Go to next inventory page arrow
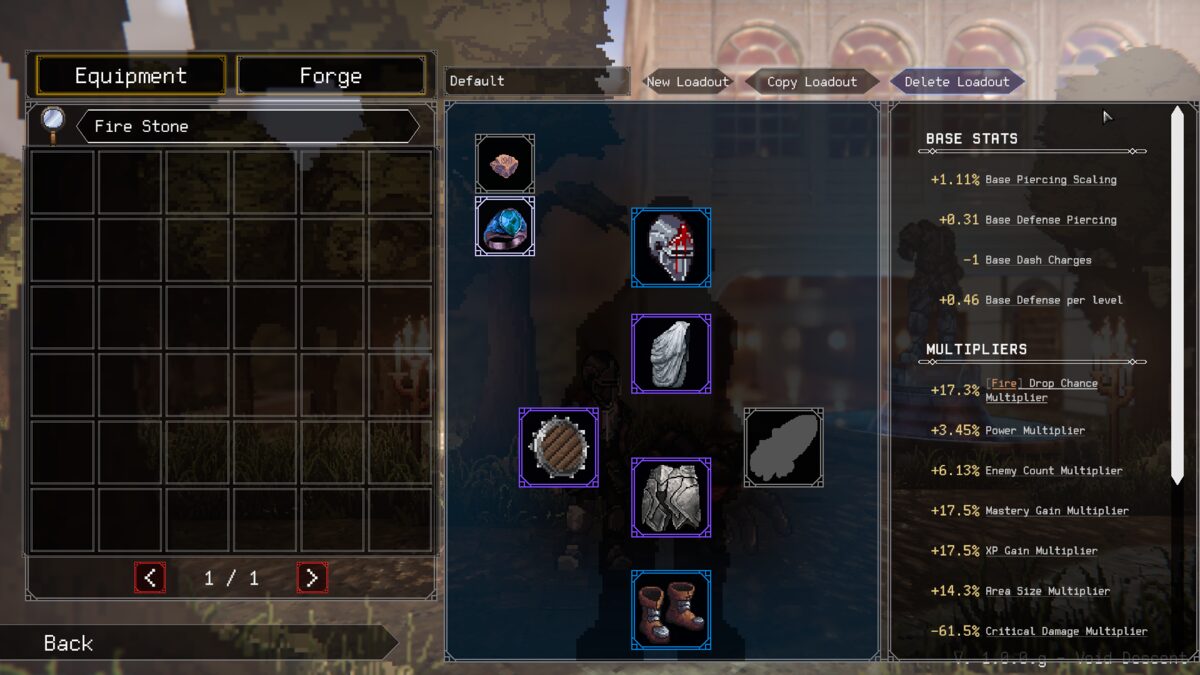The height and width of the screenshot is (675, 1200). coord(312,577)
